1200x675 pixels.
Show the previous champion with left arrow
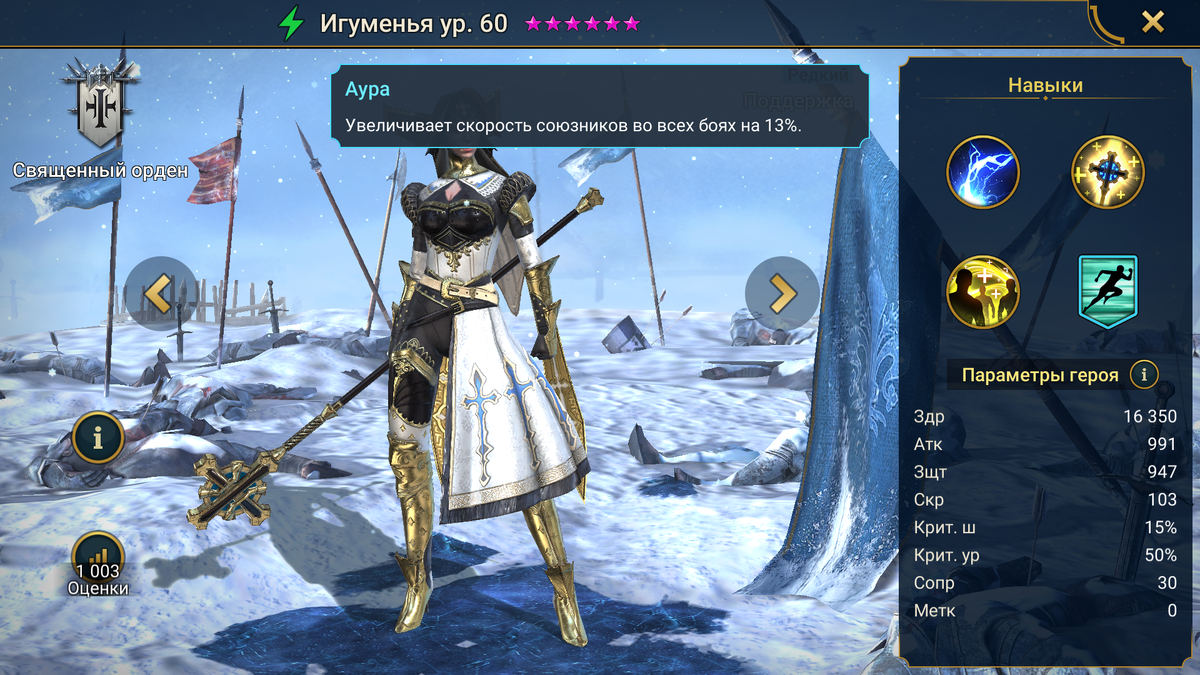click(x=161, y=293)
